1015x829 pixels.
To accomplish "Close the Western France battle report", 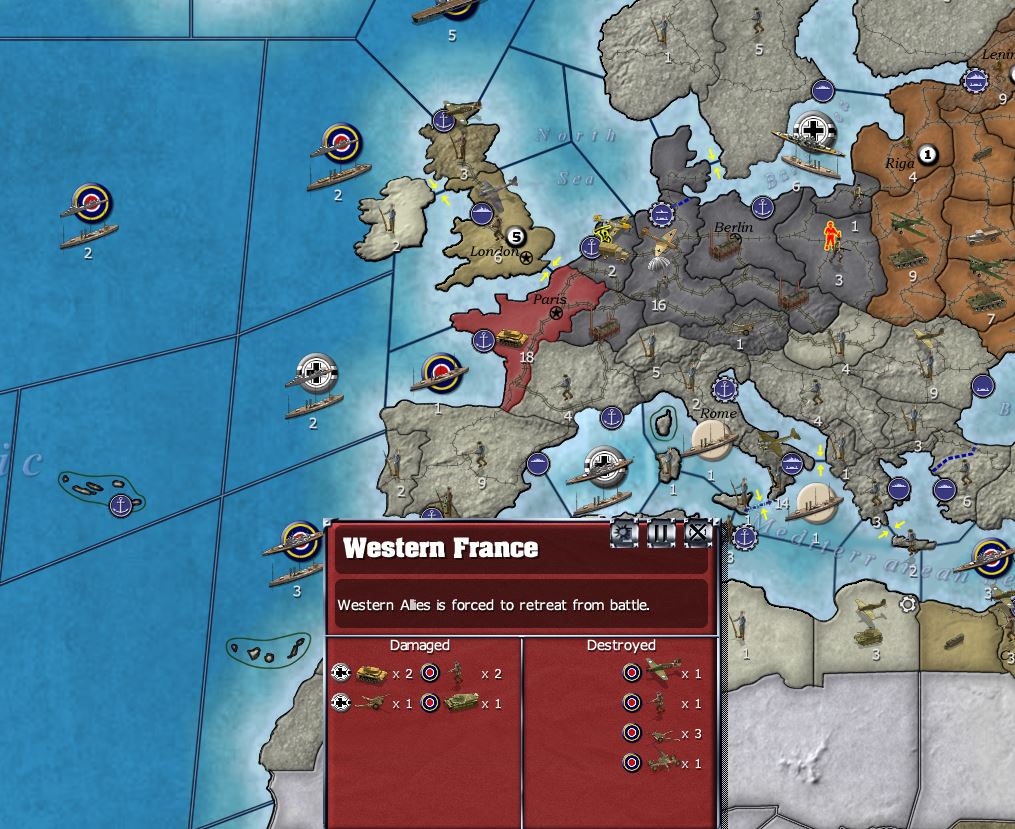I will (x=697, y=534).
